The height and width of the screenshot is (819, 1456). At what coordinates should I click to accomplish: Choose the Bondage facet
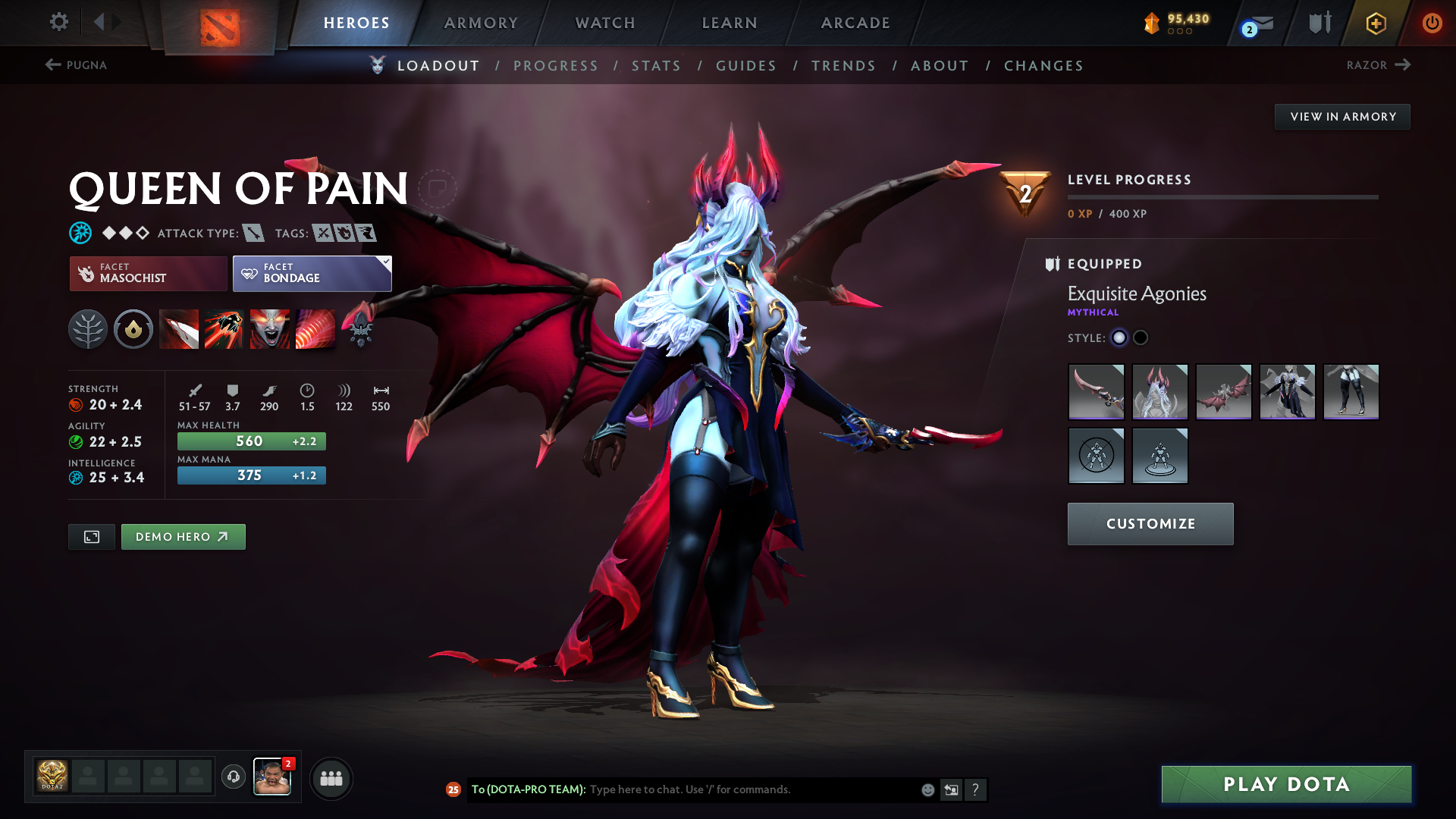pyautogui.click(x=312, y=273)
